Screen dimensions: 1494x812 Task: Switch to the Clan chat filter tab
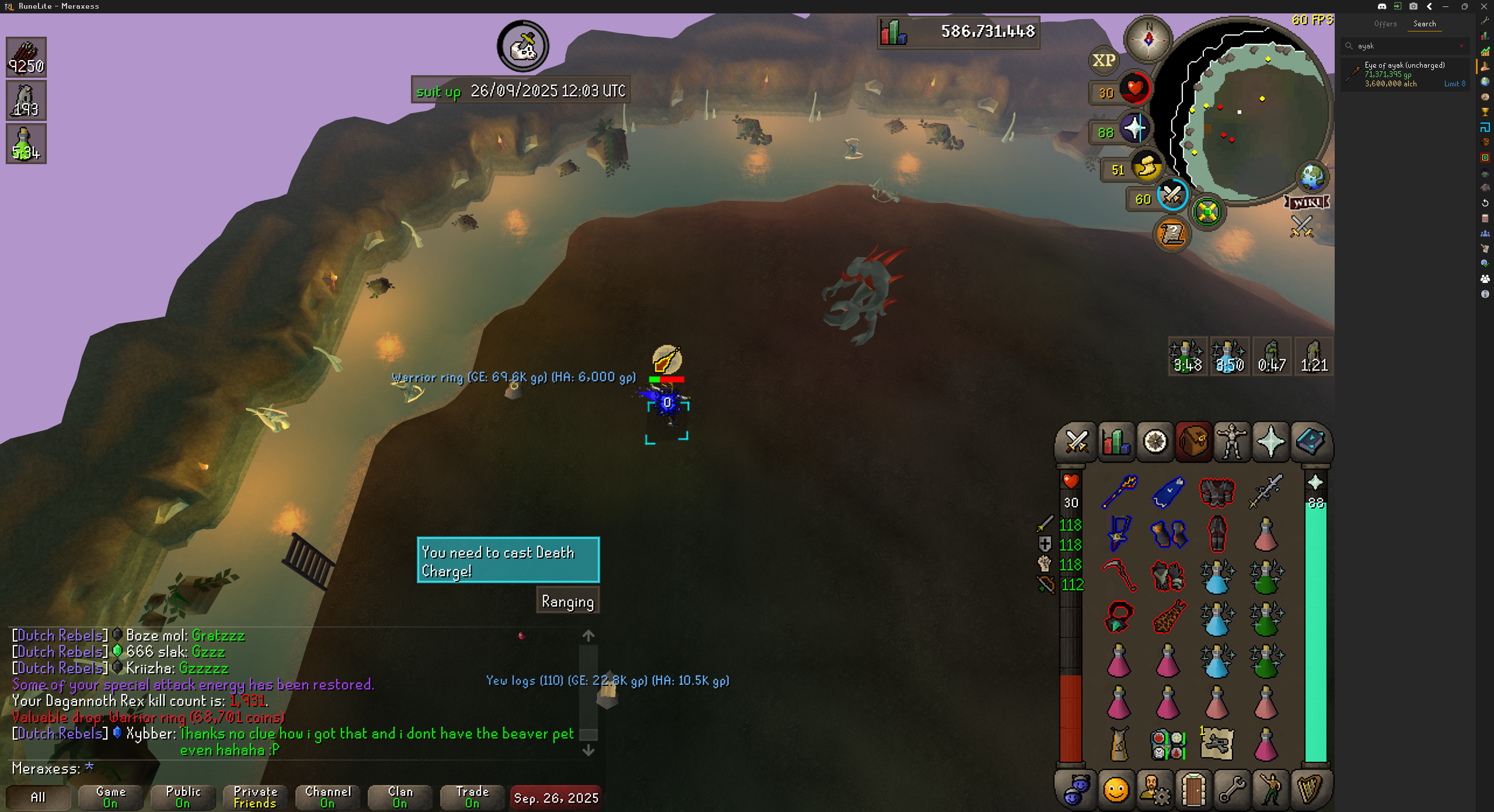(x=400, y=797)
